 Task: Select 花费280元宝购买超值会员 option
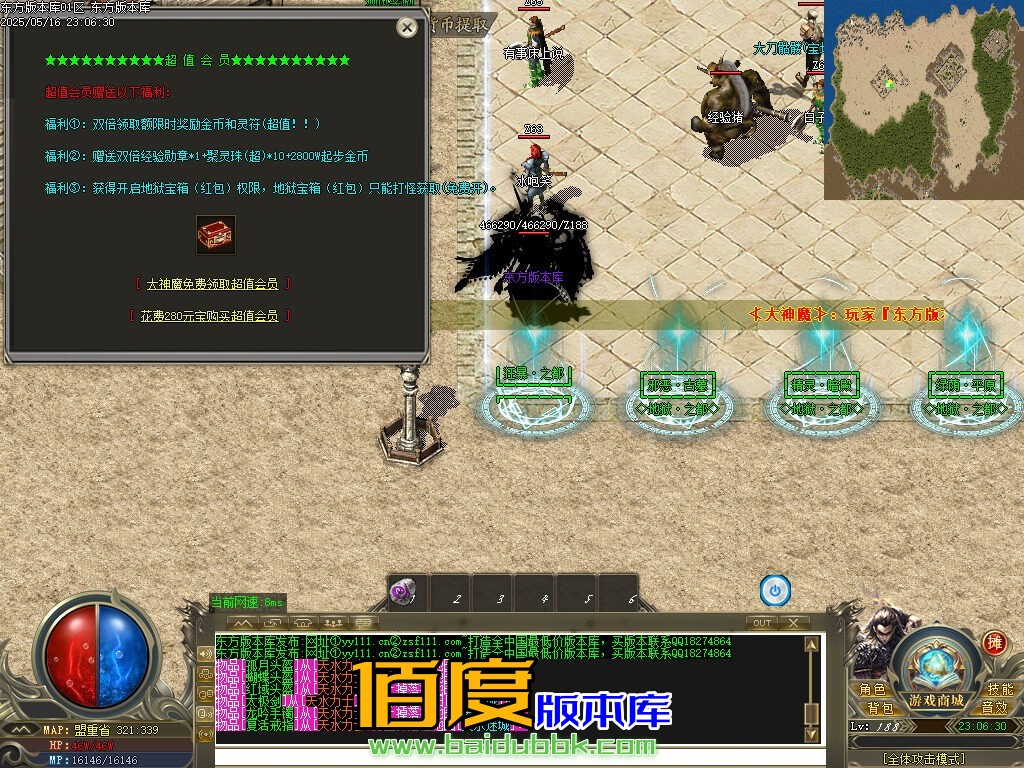[209, 316]
